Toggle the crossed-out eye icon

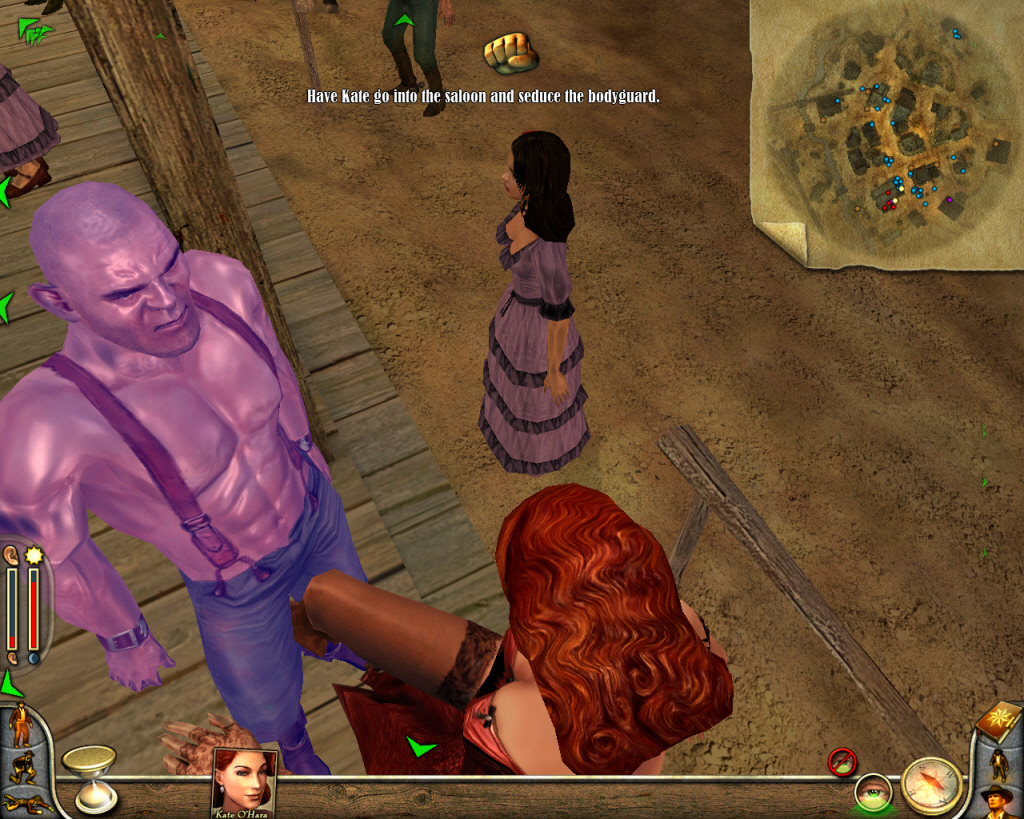click(x=842, y=761)
